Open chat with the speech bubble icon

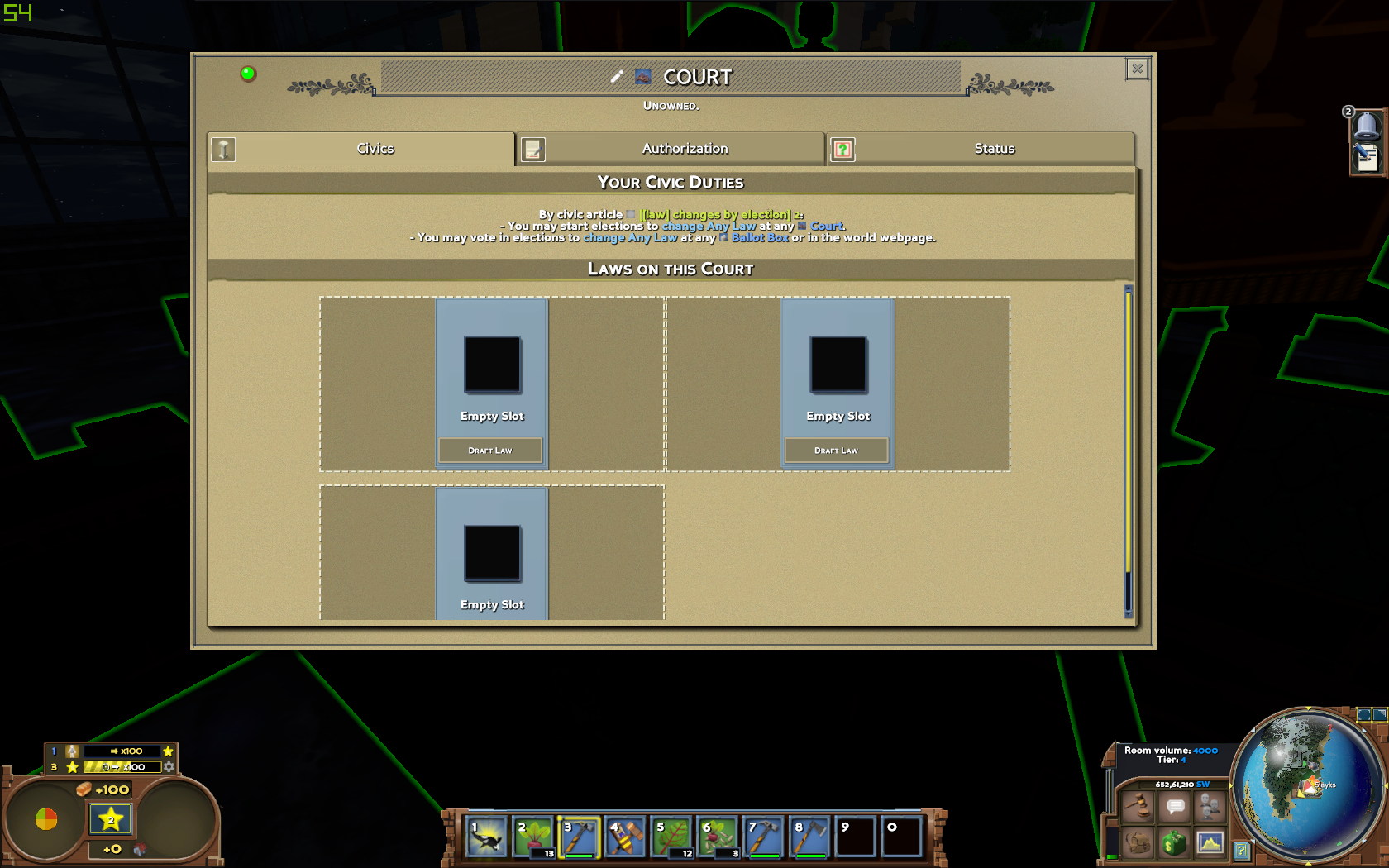[x=1174, y=808]
